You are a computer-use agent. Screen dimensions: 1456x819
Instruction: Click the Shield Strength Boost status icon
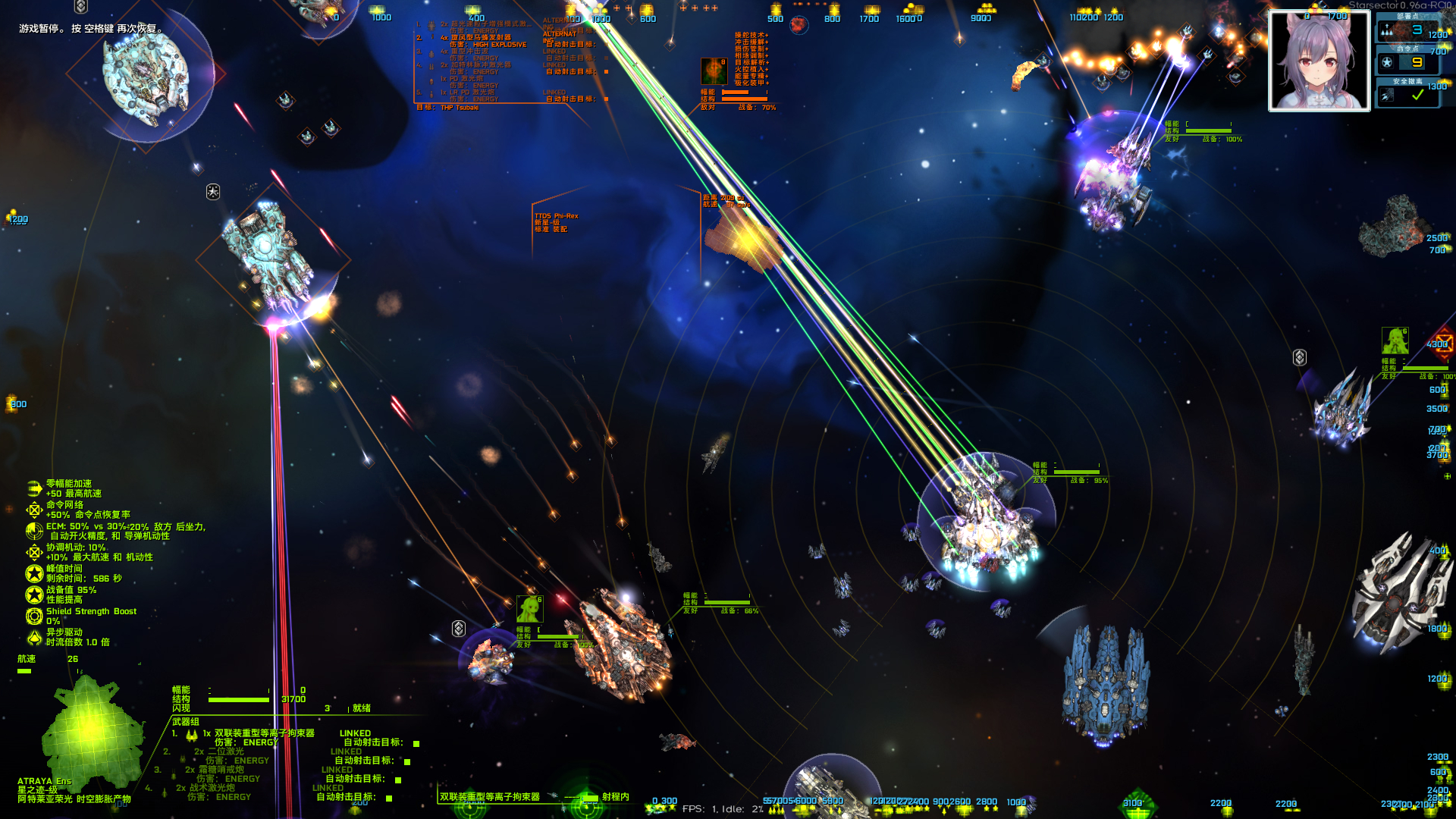34,616
